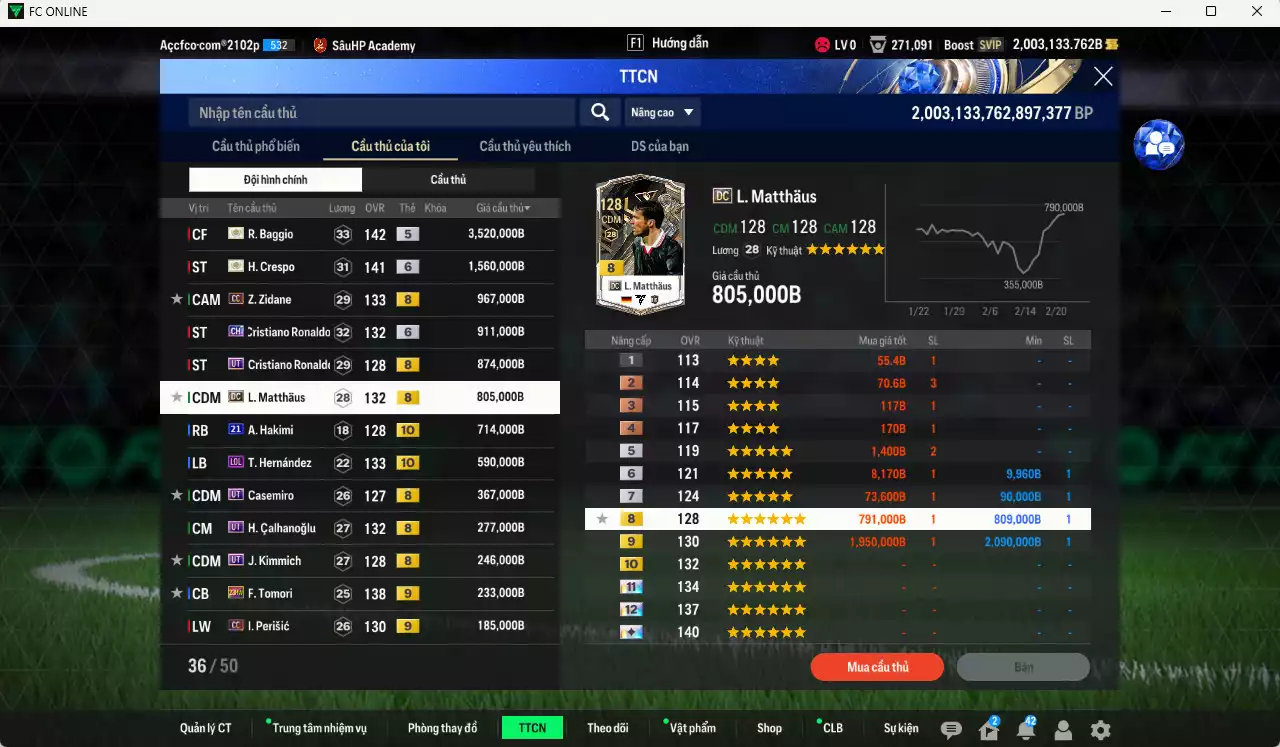Screen dimensions: 1280x747
Task: Click the player name search field
Action: (380, 113)
